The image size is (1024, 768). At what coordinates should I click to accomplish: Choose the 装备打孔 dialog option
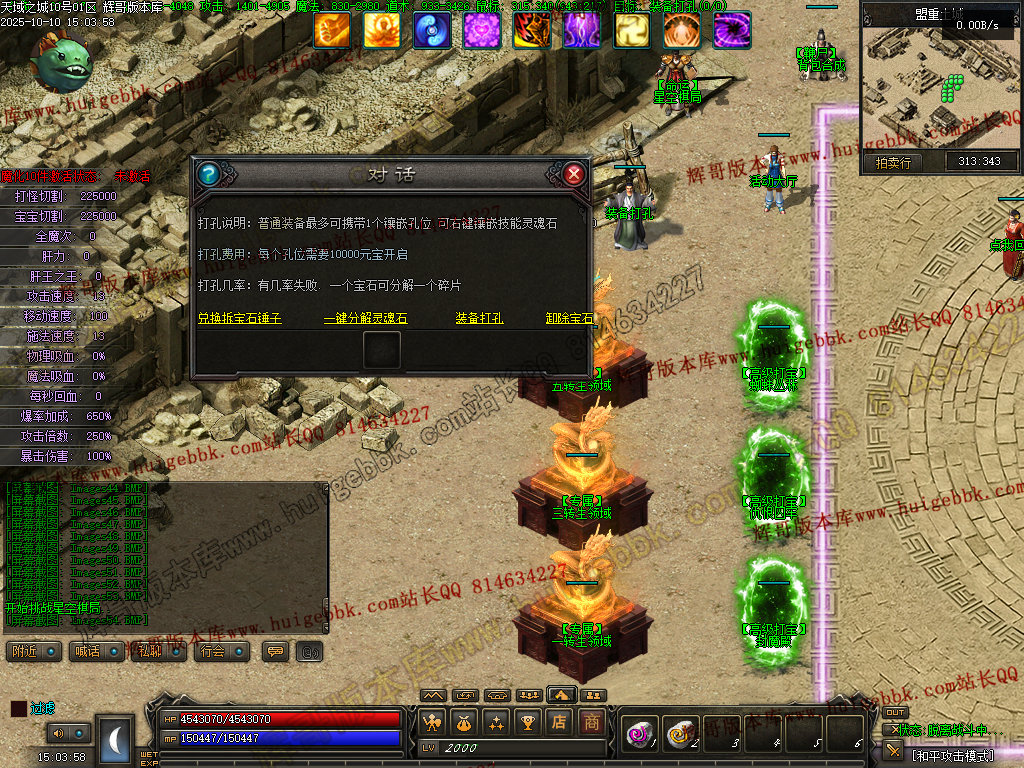click(479, 318)
